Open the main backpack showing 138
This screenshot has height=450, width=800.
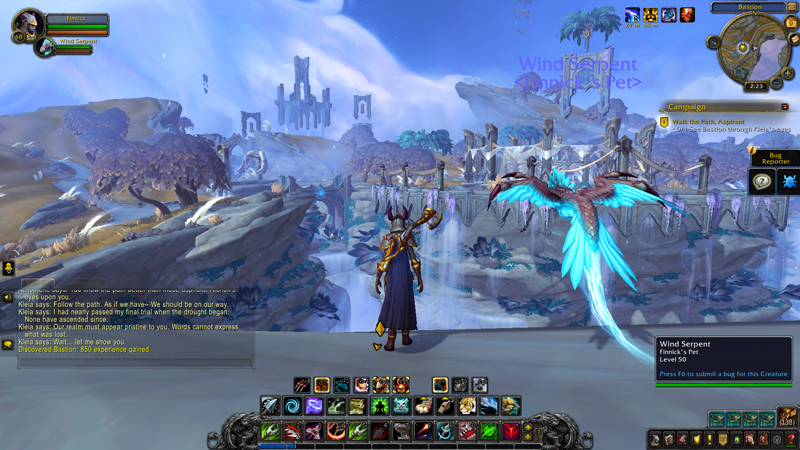[787, 418]
